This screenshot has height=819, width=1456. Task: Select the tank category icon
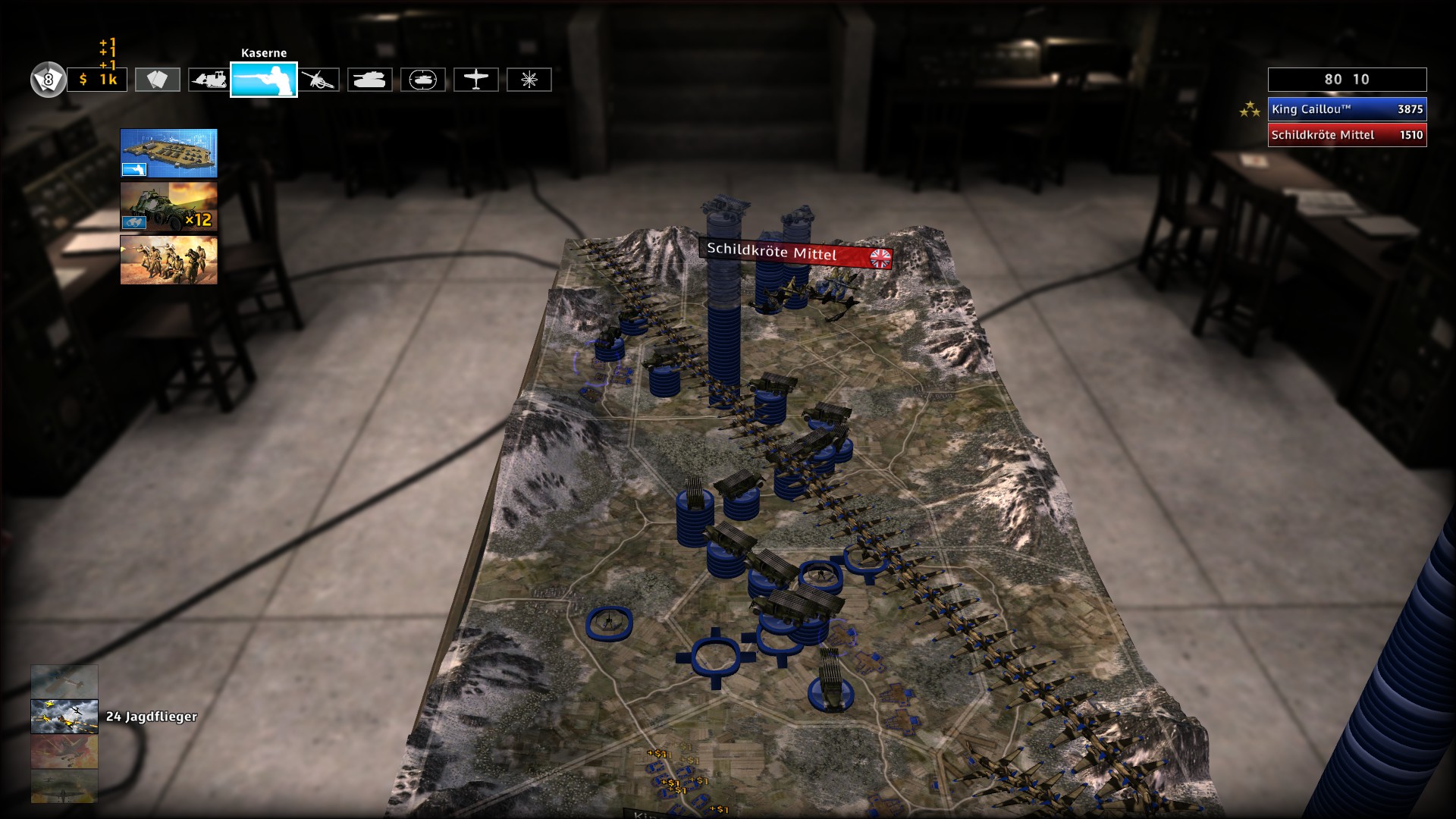point(371,80)
